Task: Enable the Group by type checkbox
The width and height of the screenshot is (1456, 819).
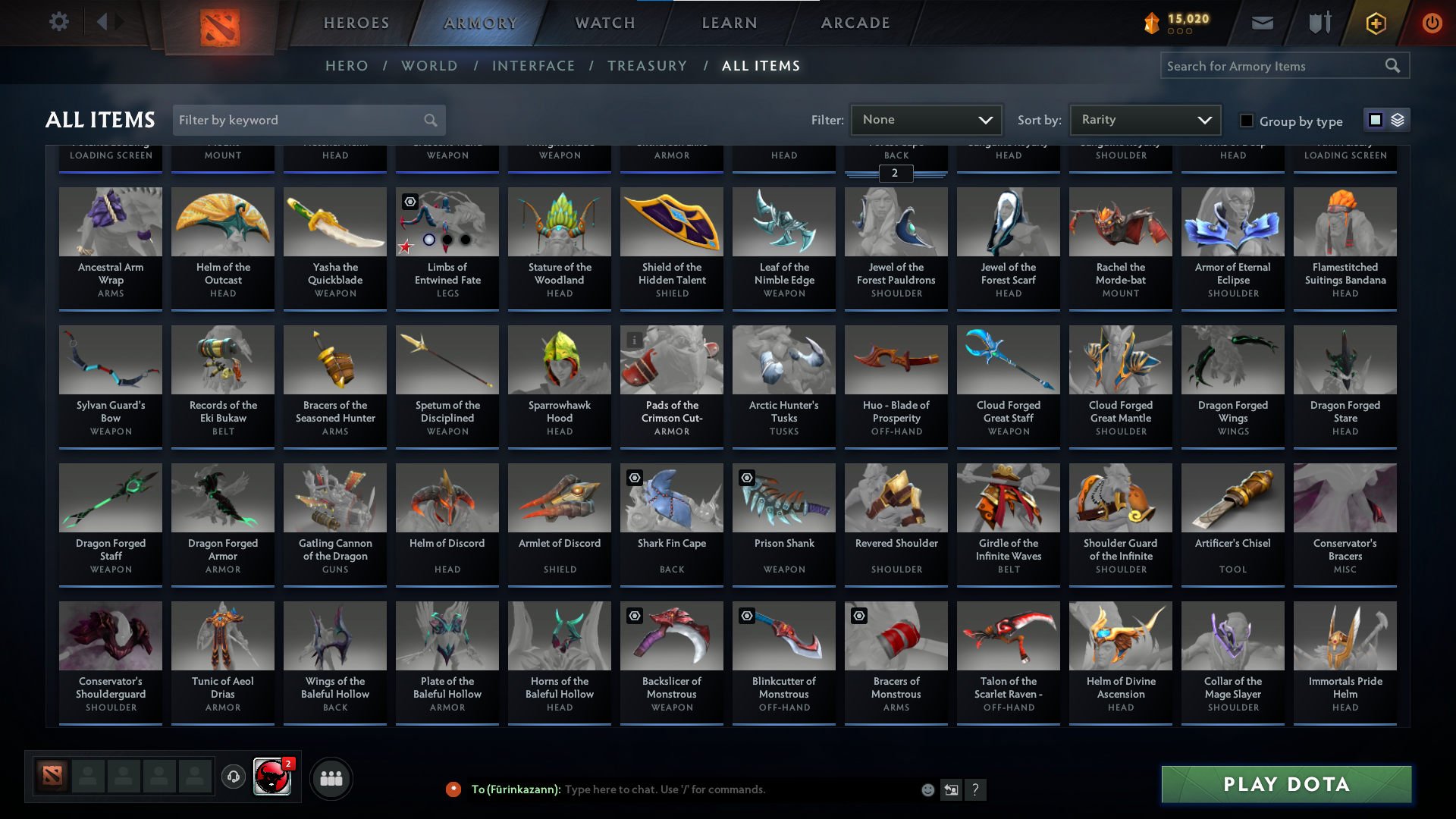Action: tap(1245, 121)
